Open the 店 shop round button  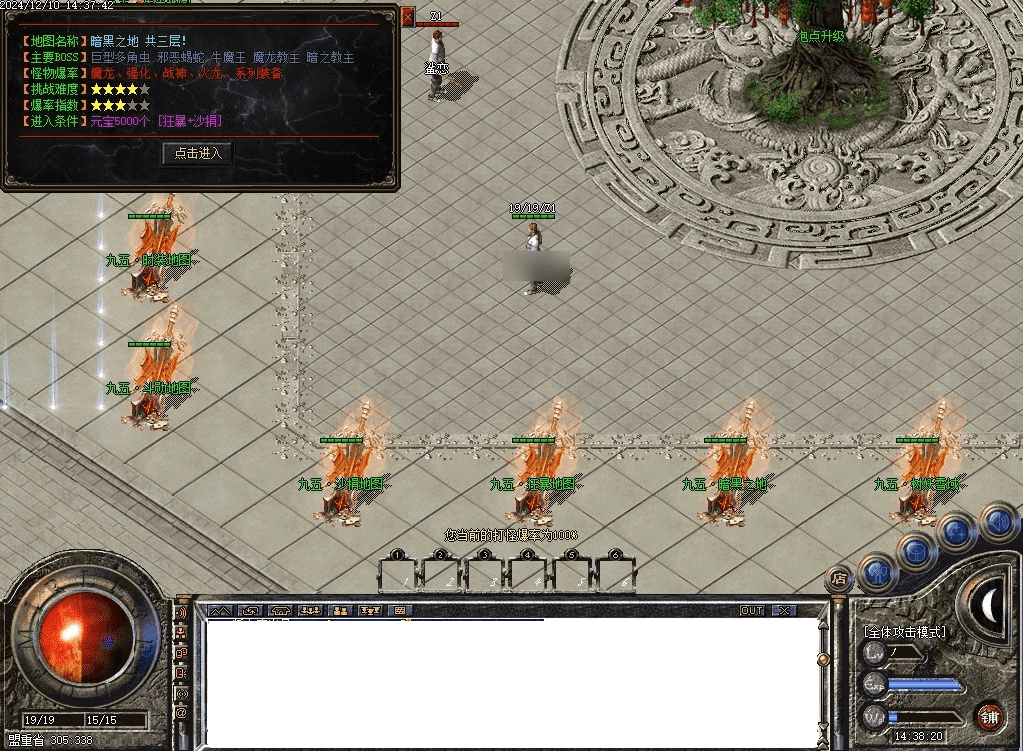point(838,577)
